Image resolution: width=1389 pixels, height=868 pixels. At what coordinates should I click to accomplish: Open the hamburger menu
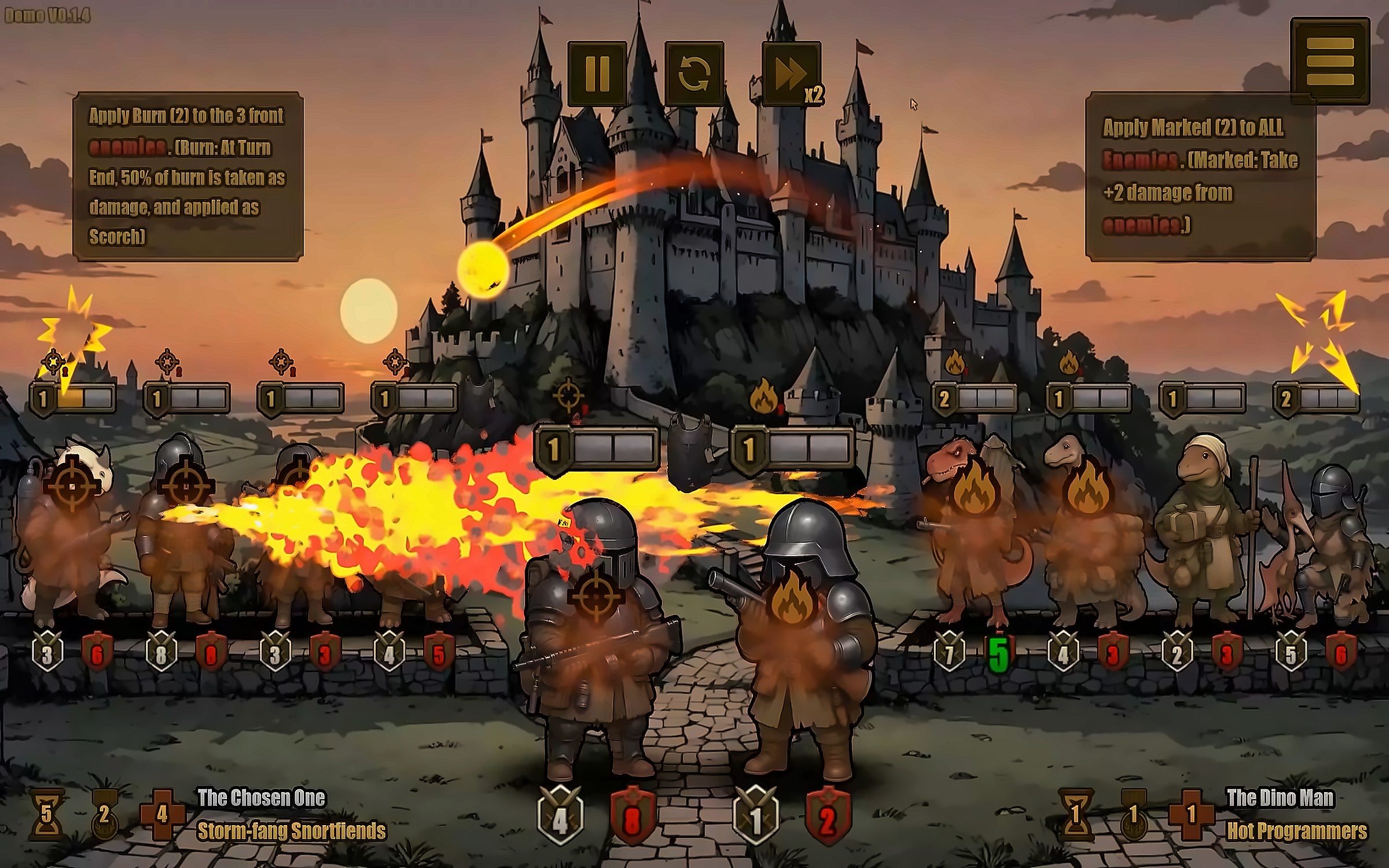point(1329,61)
